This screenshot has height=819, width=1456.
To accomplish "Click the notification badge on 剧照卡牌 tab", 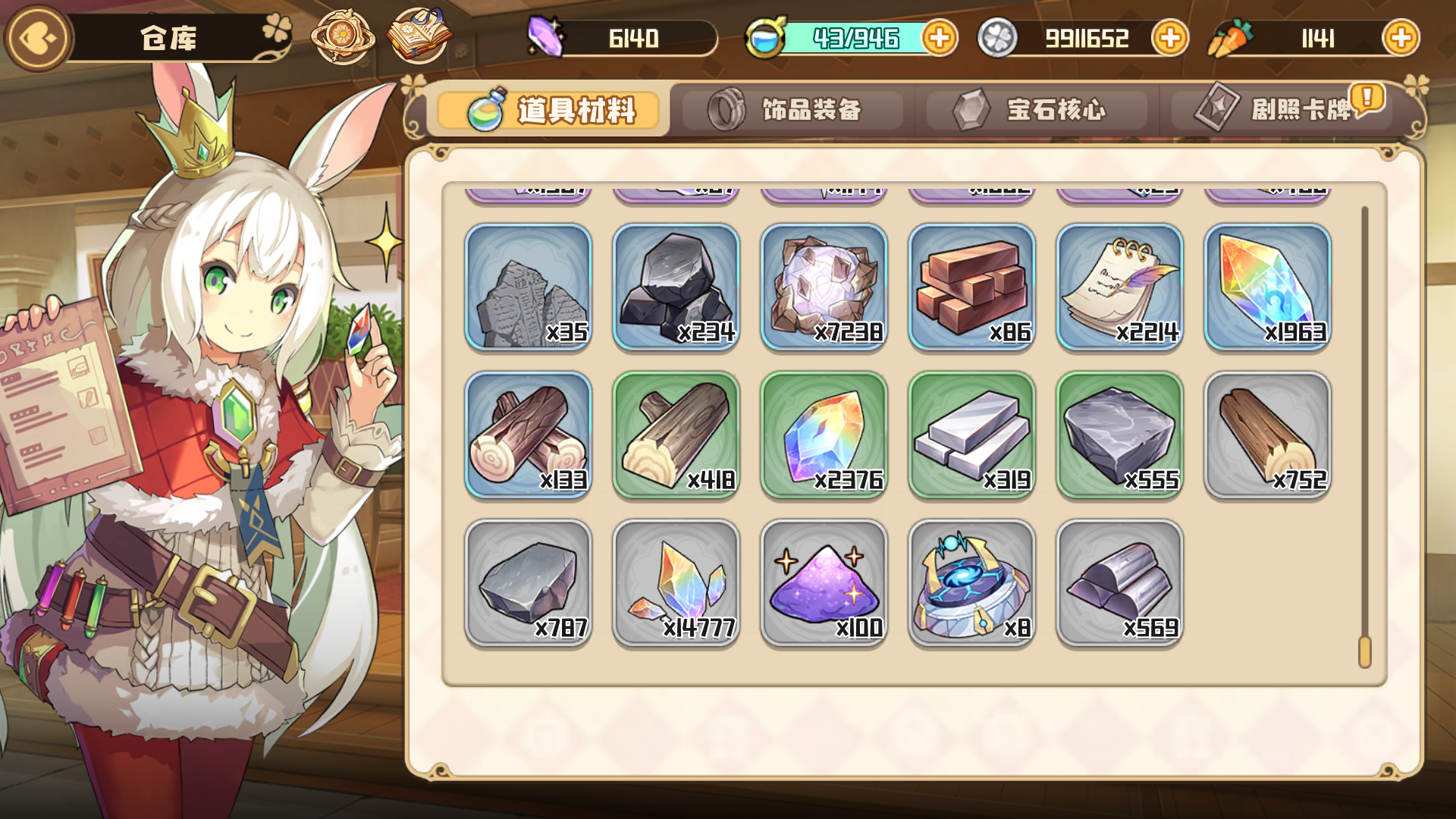I will coord(1367,96).
